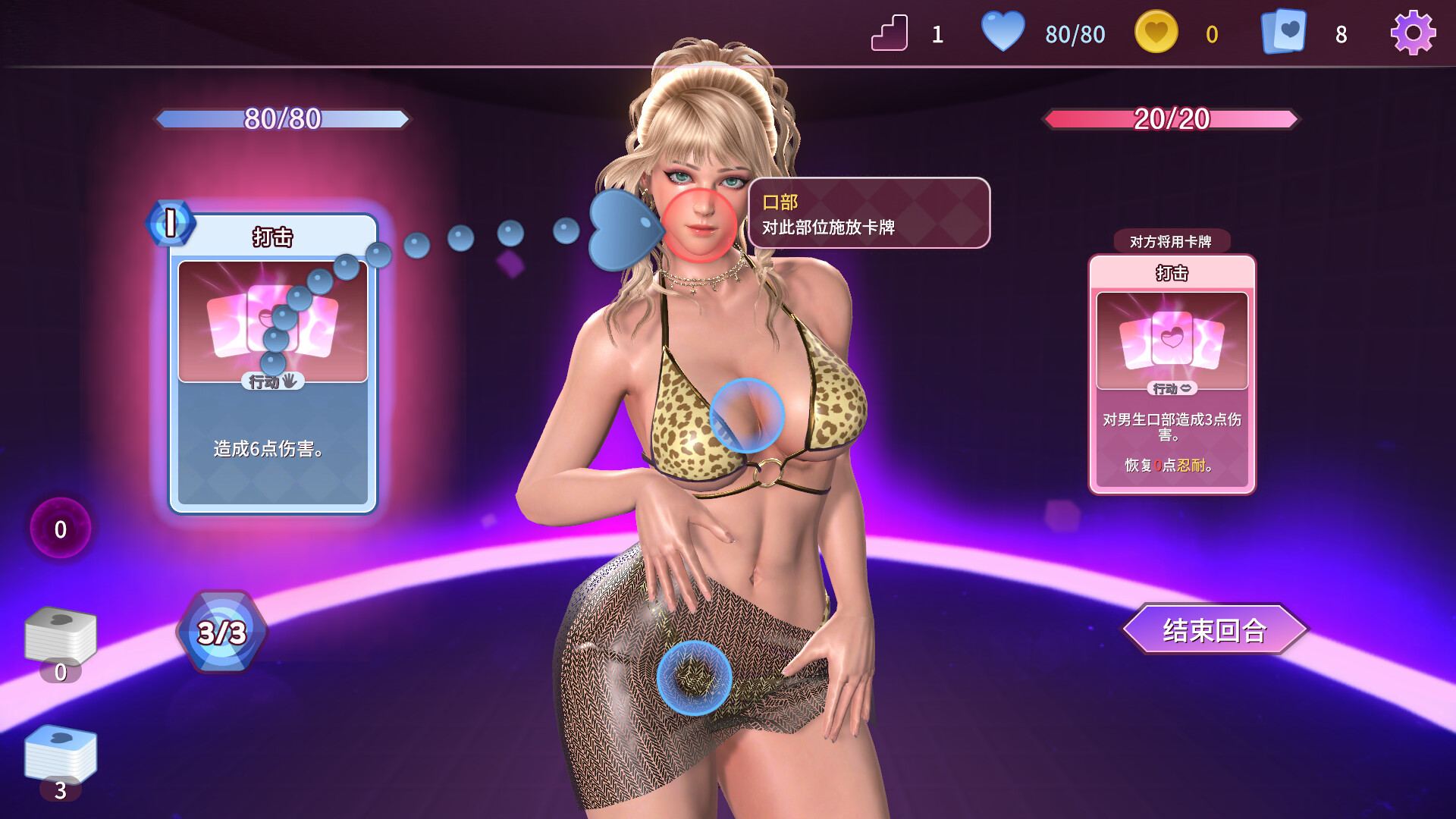The image size is (1456, 819).
Task: Open the purple orb pile showing 0
Action: point(61,529)
